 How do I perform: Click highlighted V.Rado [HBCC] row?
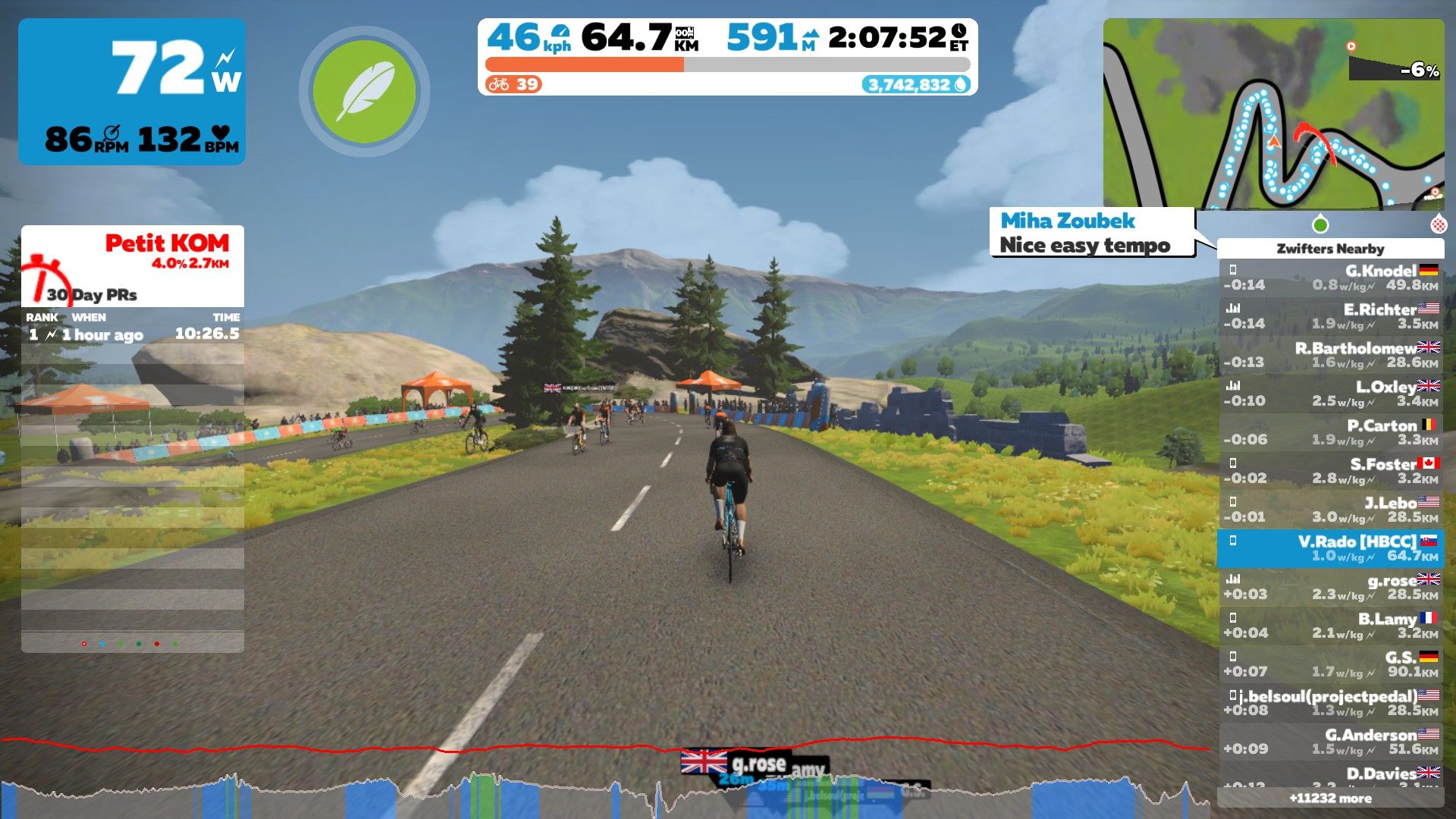coord(1330,548)
